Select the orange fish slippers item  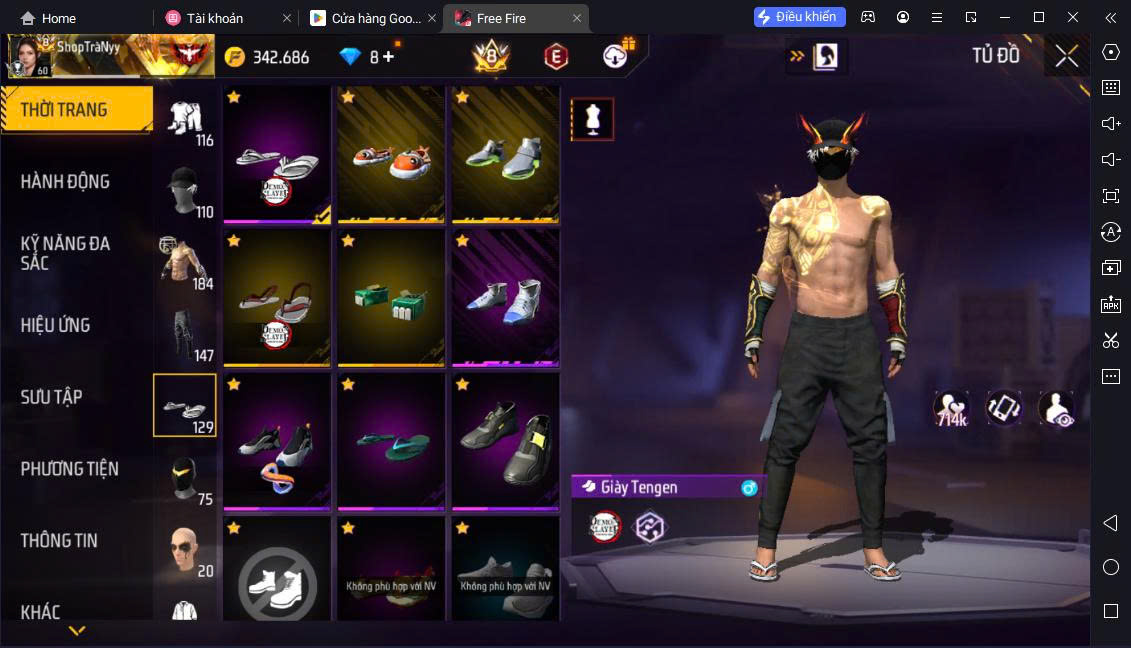click(390, 153)
